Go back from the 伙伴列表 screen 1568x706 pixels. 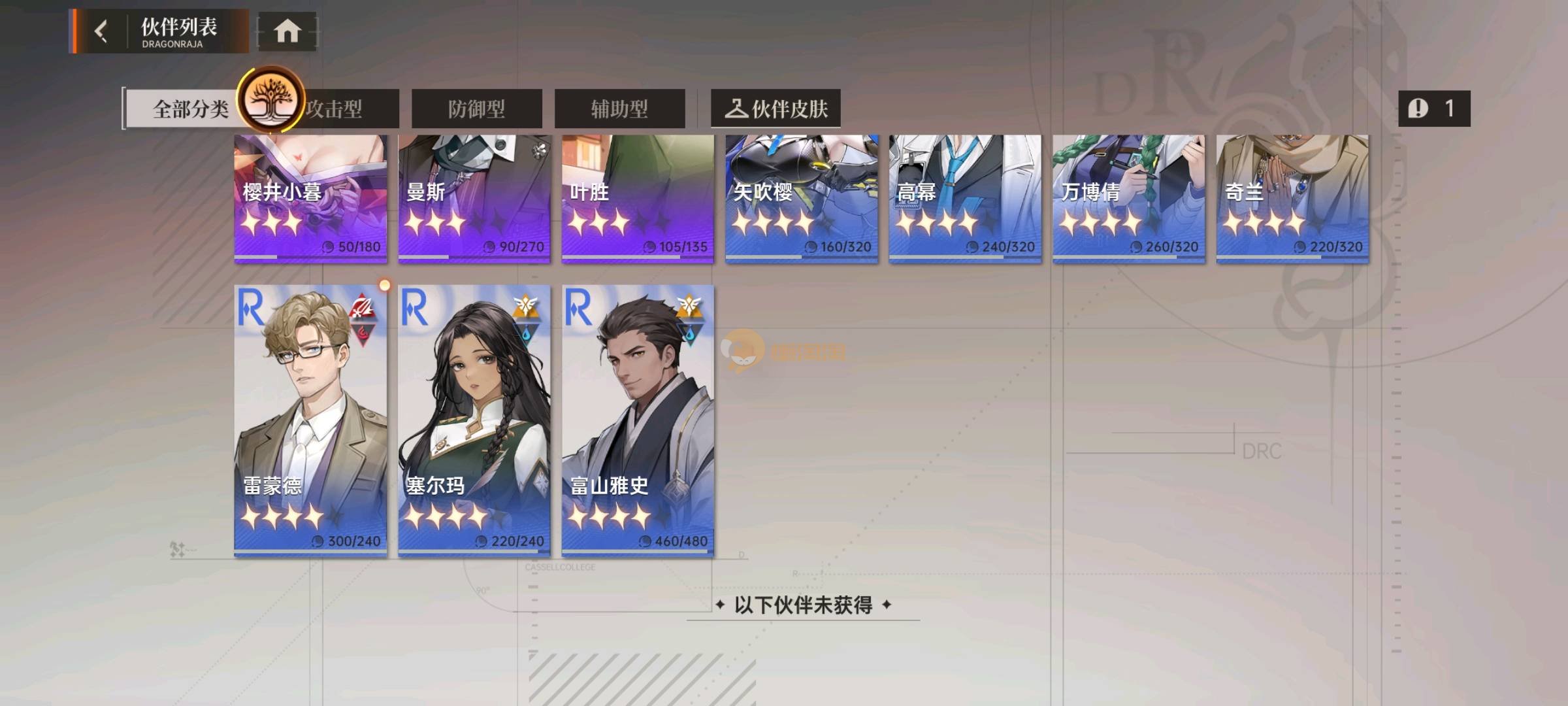click(x=101, y=31)
